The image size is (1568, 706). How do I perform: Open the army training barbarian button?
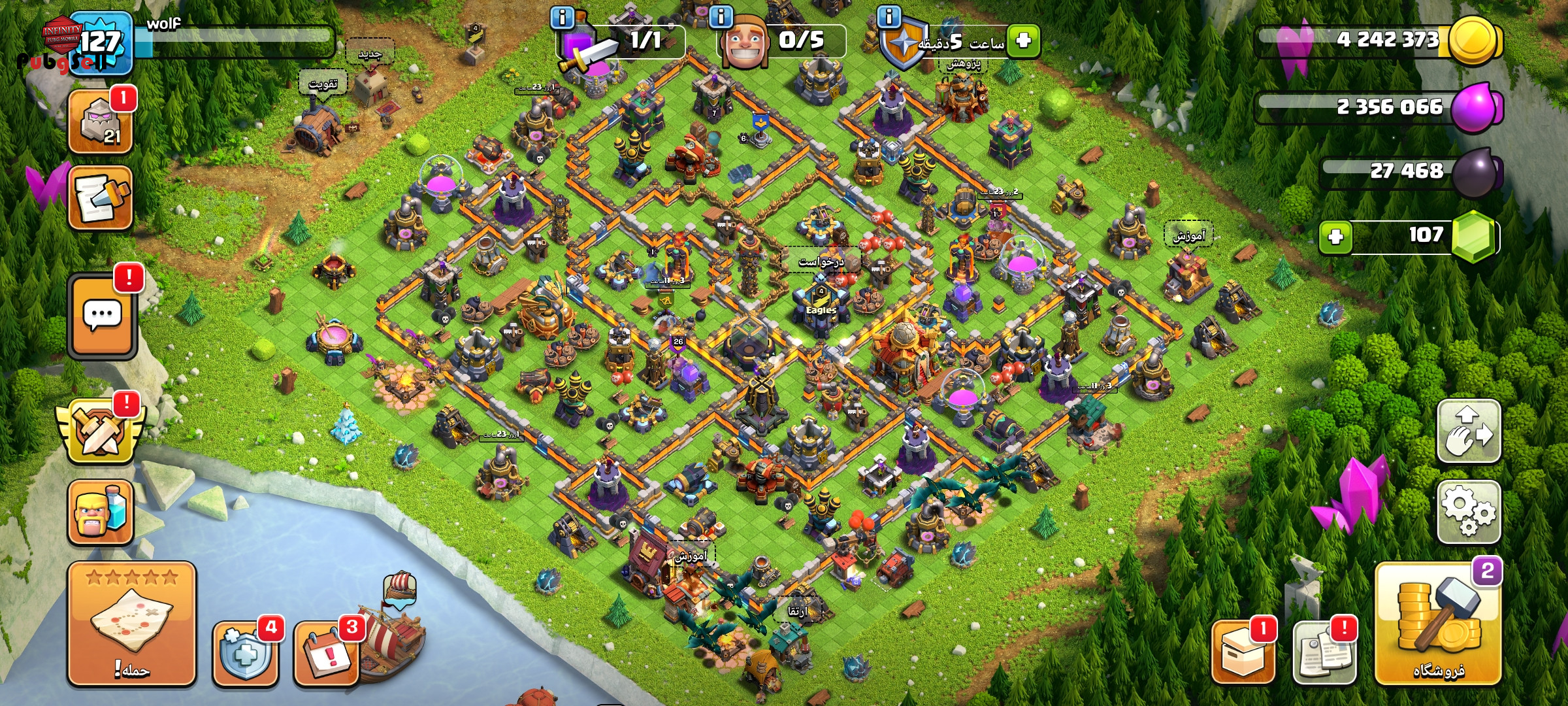(101, 513)
